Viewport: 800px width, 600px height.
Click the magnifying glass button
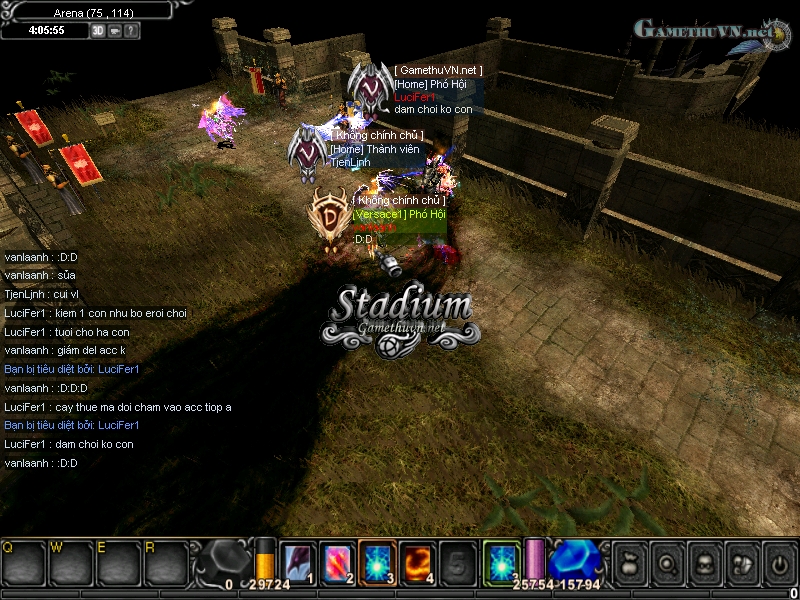point(666,563)
